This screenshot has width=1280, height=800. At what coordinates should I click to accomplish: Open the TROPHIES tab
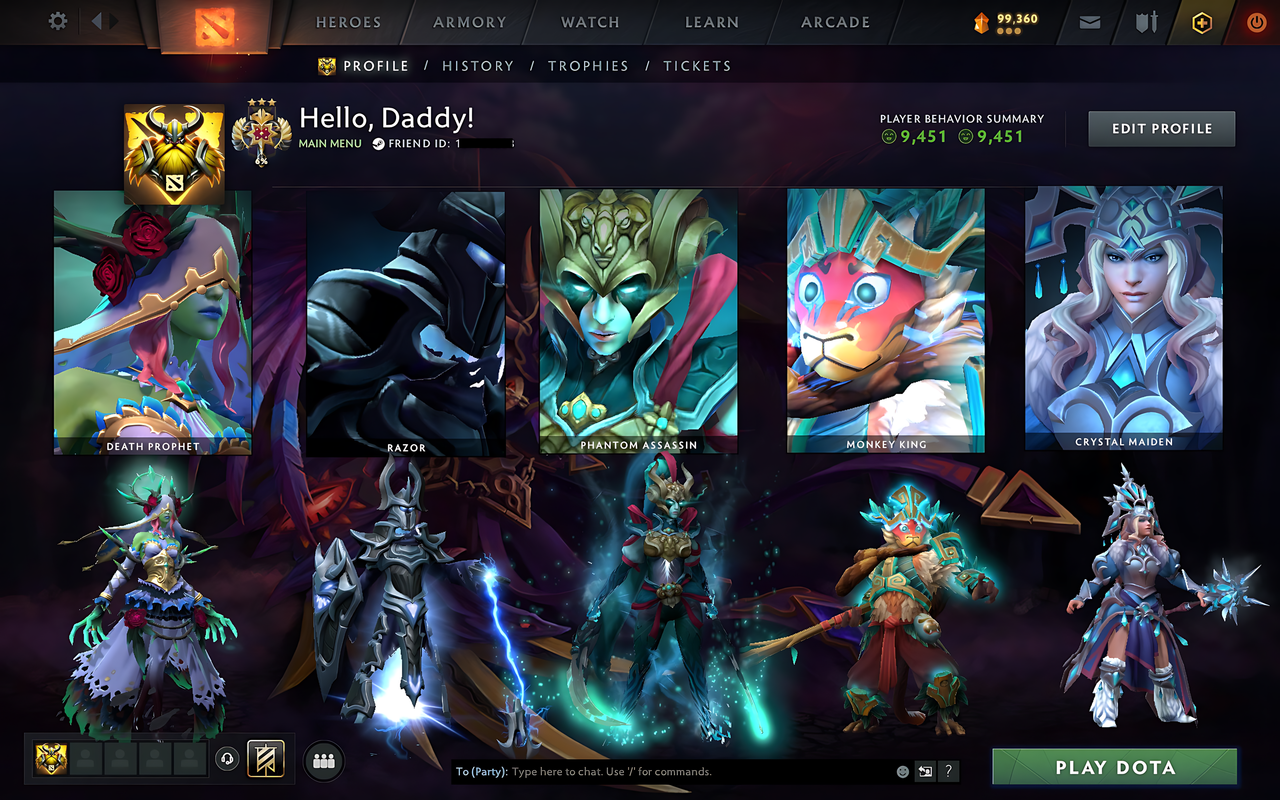(x=588, y=65)
